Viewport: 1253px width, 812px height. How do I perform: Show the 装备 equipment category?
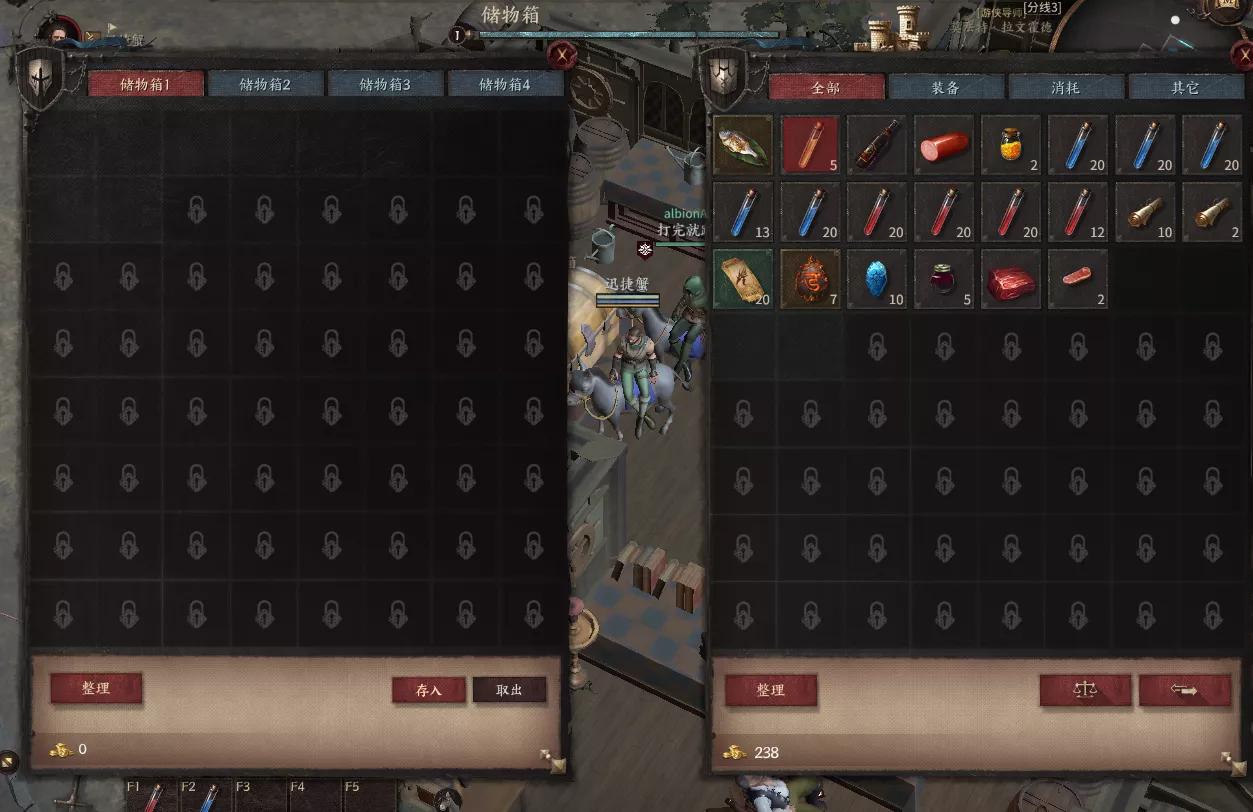tap(946, 88)
